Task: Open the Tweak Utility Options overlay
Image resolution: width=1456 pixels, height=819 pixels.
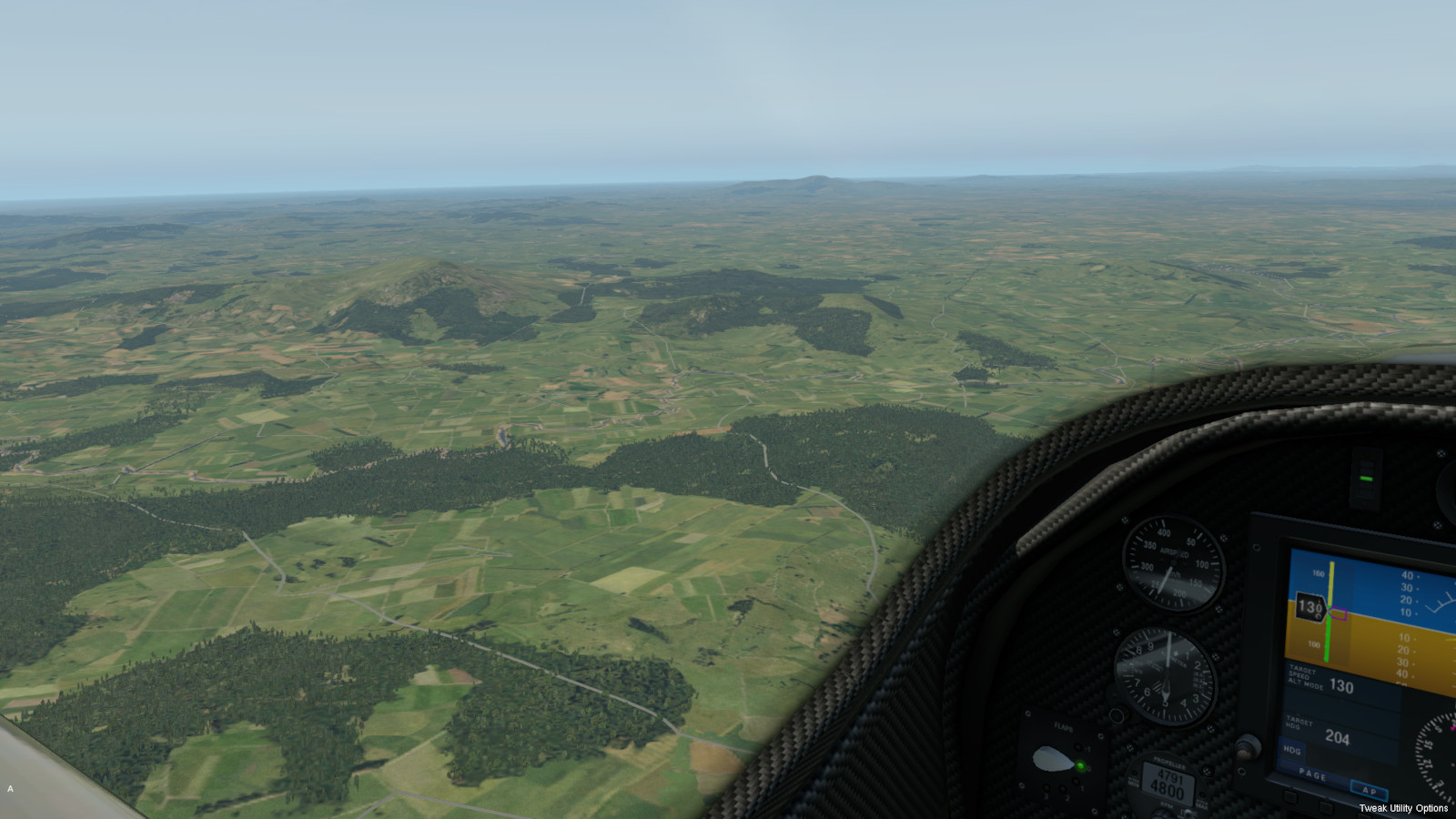Action: click(x=1402, y=808)
